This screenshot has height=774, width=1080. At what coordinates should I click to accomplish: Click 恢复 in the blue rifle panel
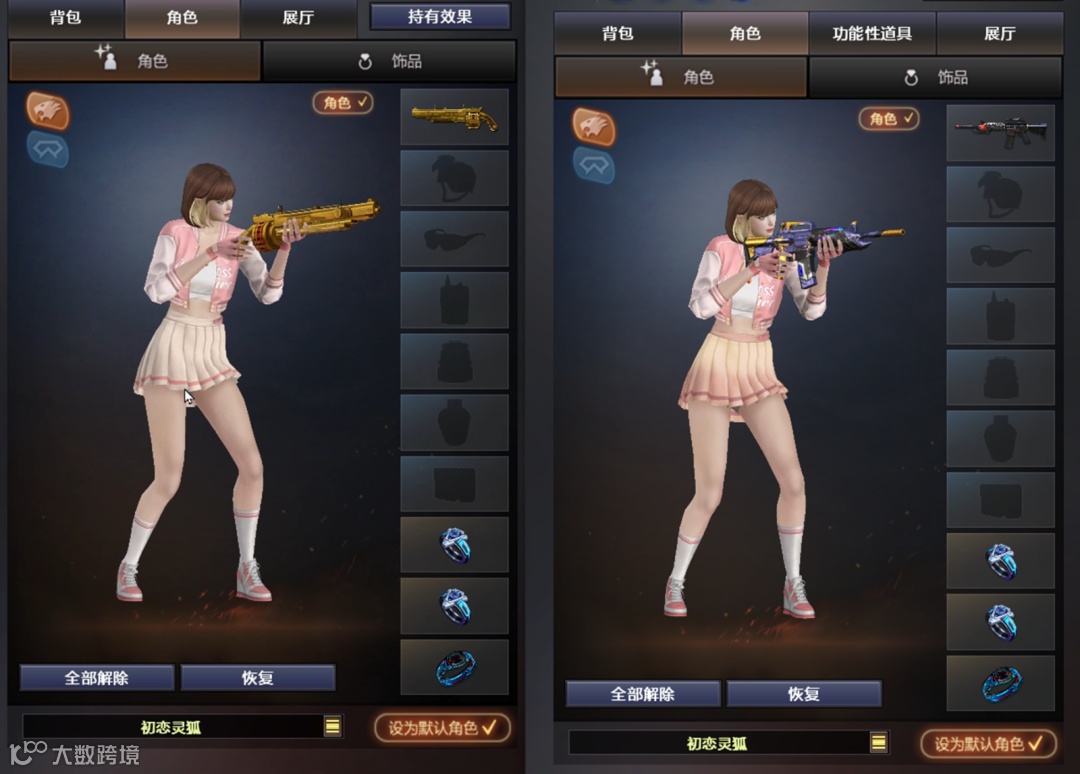(x=804, y=694)
